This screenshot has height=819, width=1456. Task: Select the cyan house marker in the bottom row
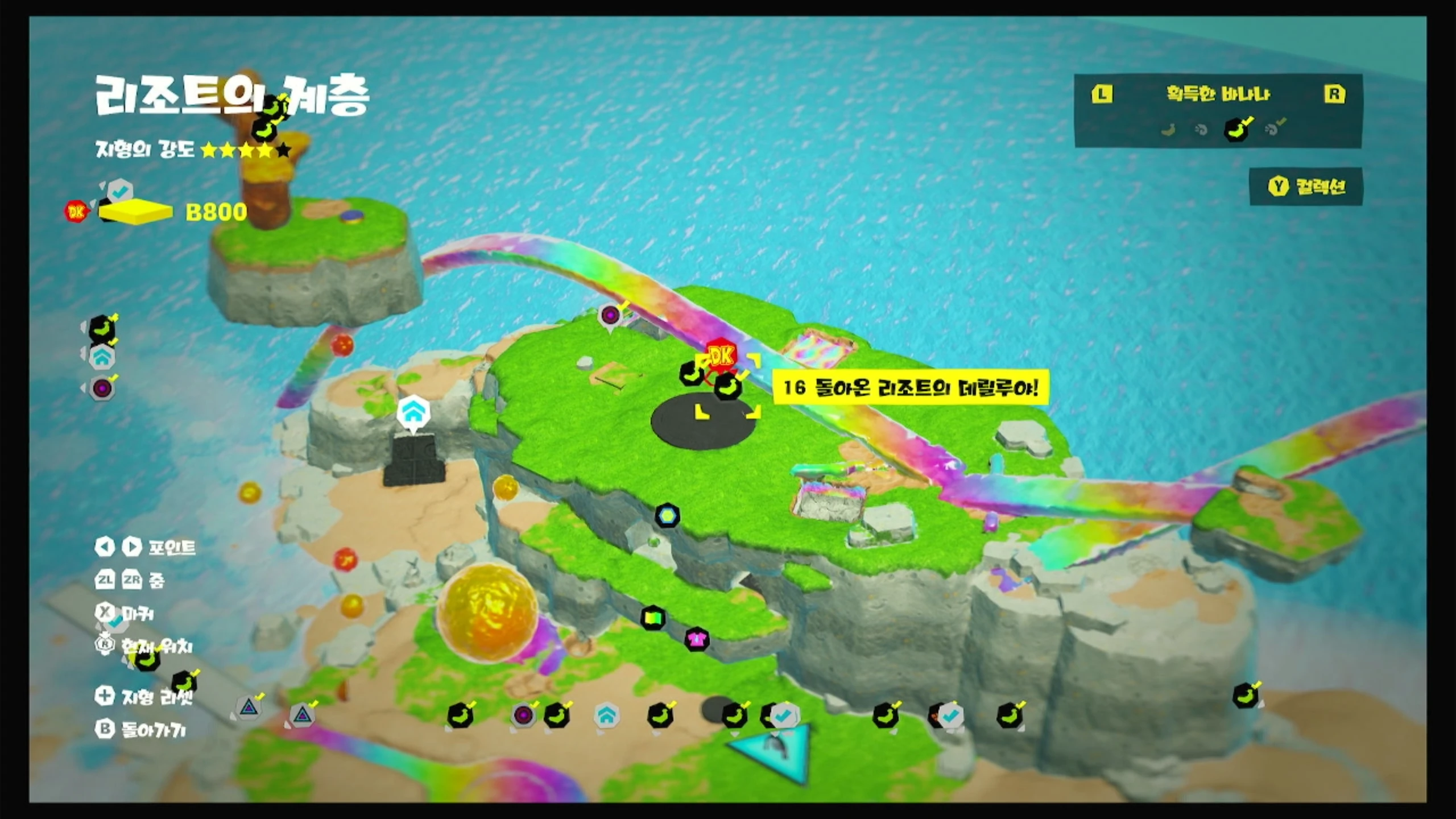point(606,715)
